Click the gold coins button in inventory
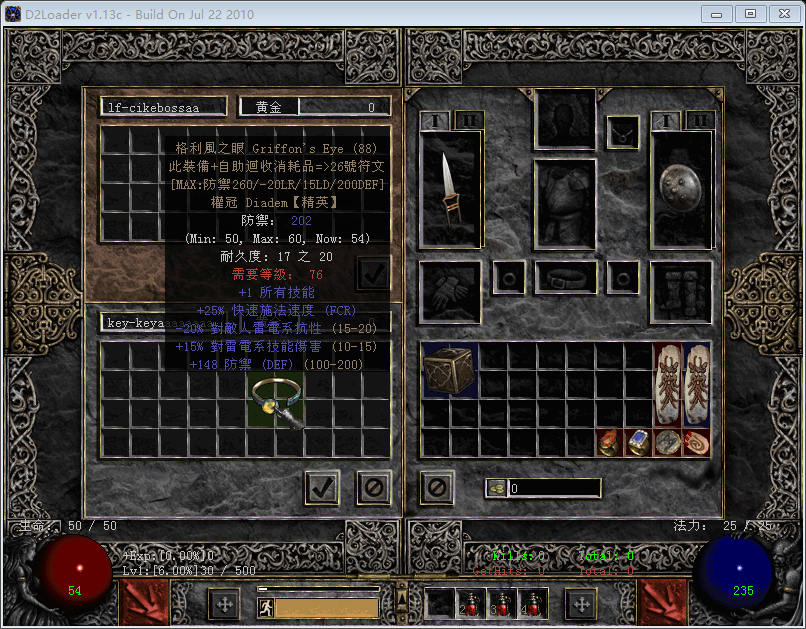This screenshot has height=629, width=806. (x=497, y=488)
